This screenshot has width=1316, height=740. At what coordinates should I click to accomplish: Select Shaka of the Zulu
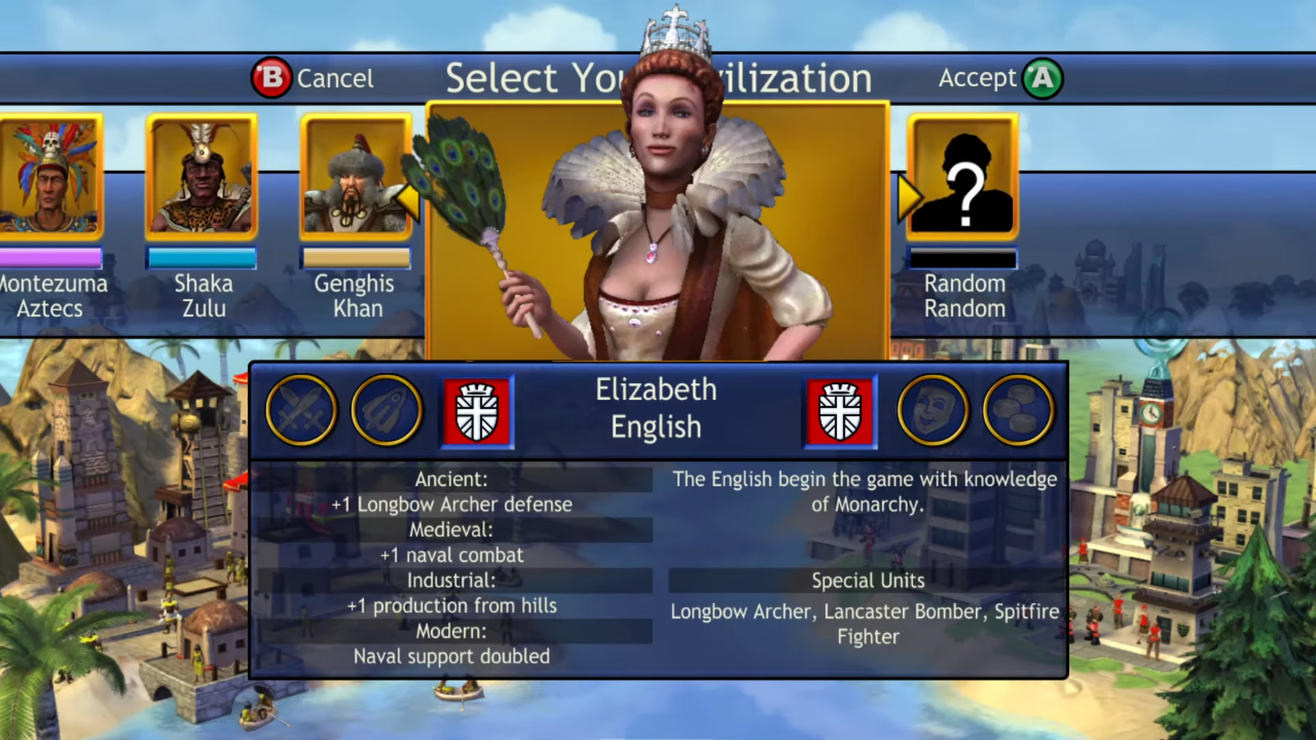tap(201, 175)
